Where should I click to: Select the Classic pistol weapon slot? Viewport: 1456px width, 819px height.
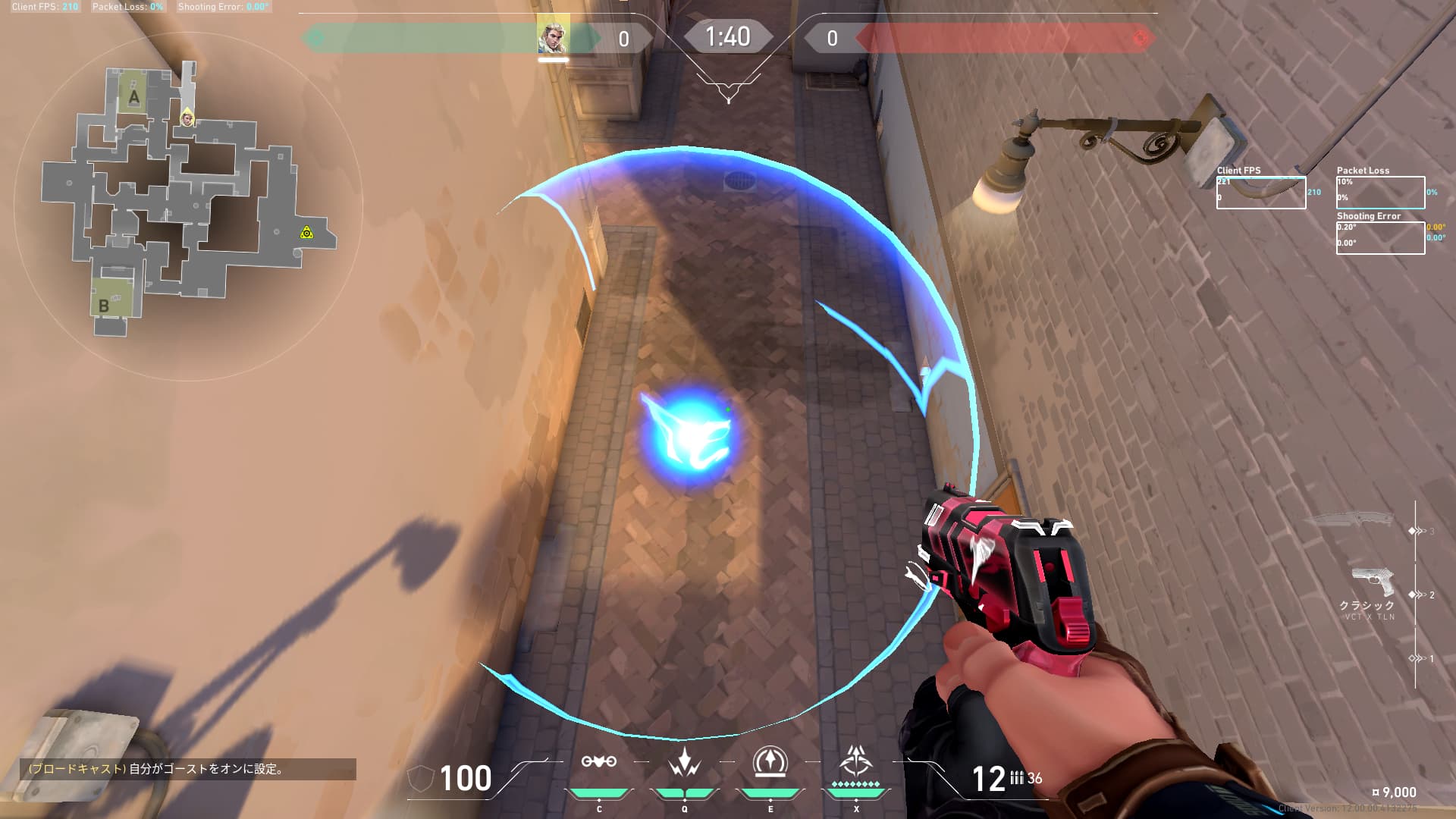coord(1373,582)
